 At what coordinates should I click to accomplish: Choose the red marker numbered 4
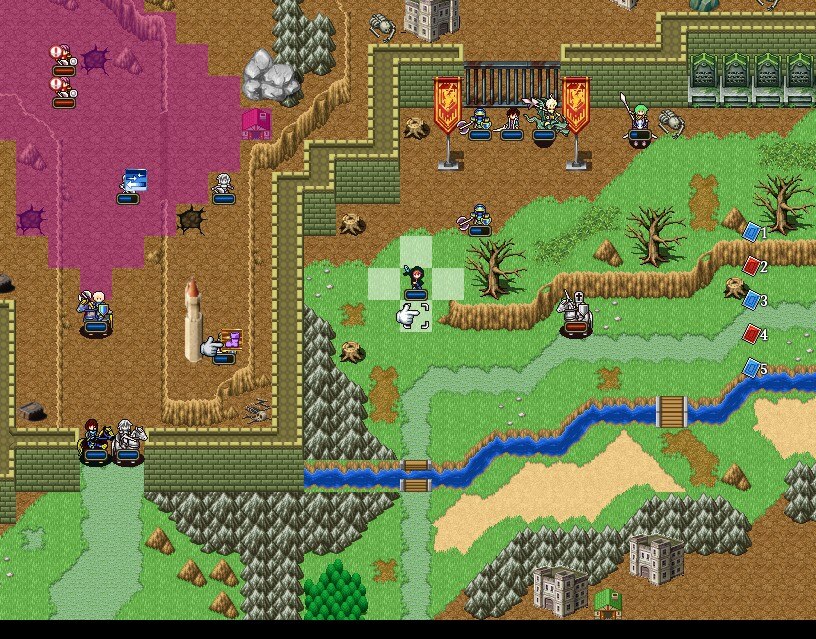click(x=752, y=334)
